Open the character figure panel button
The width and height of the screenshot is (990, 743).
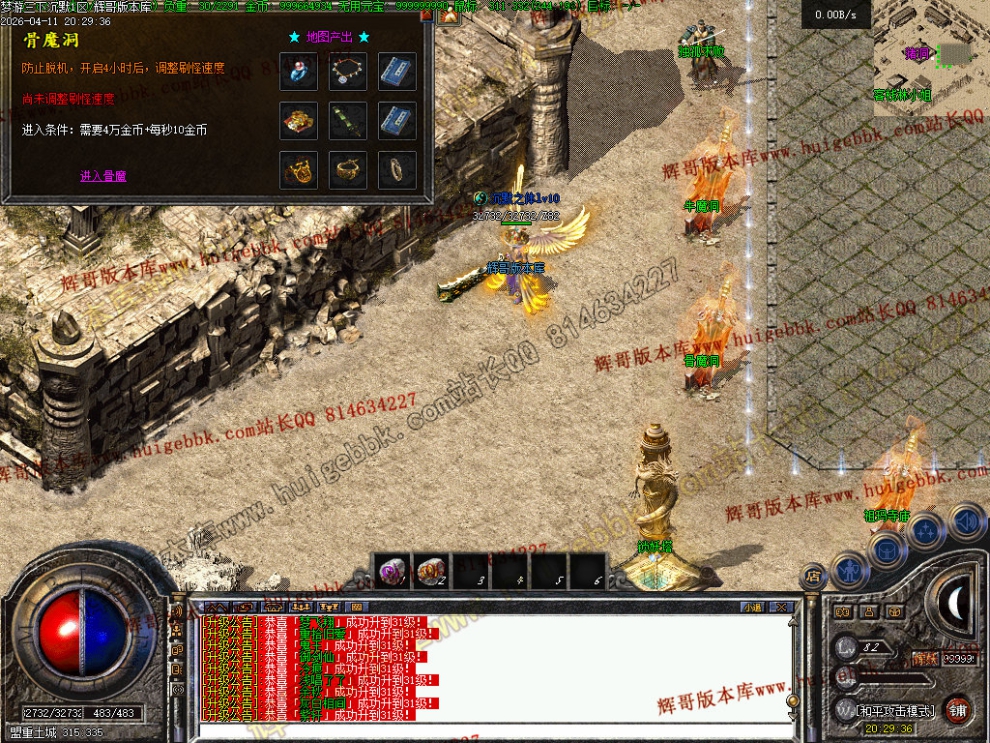pos(850,569)
